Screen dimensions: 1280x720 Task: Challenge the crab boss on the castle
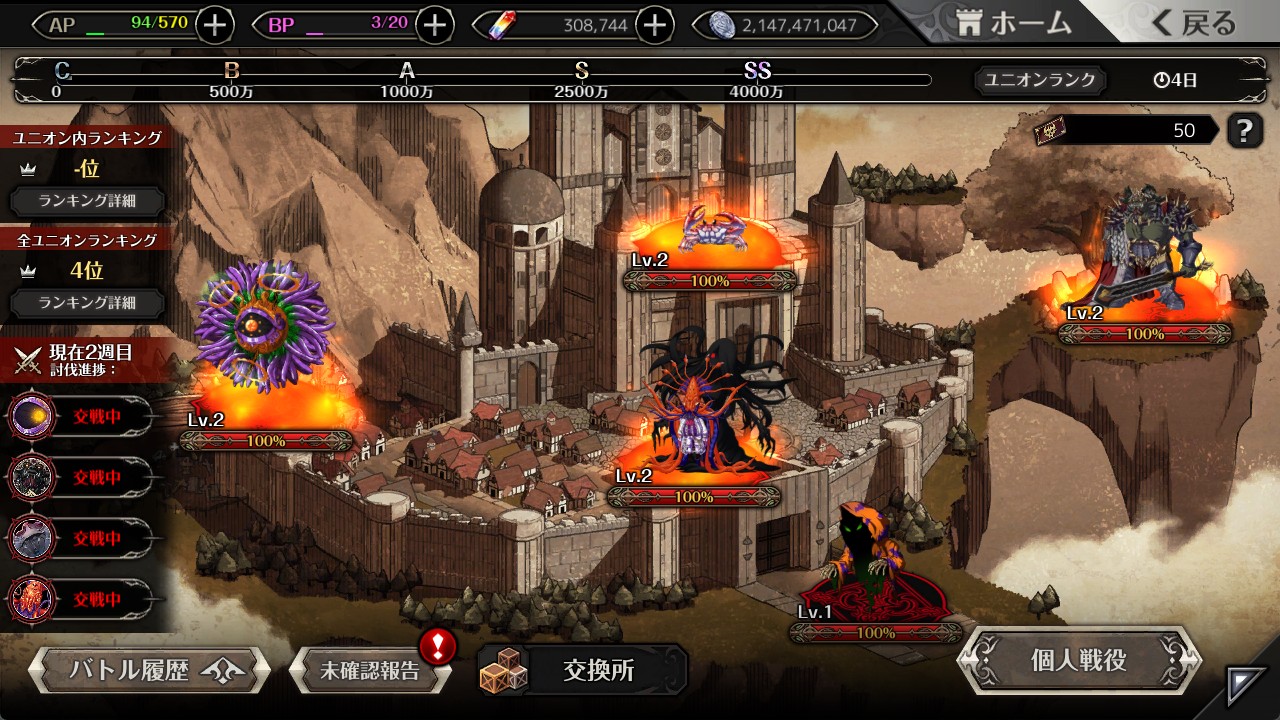point(708,232)
